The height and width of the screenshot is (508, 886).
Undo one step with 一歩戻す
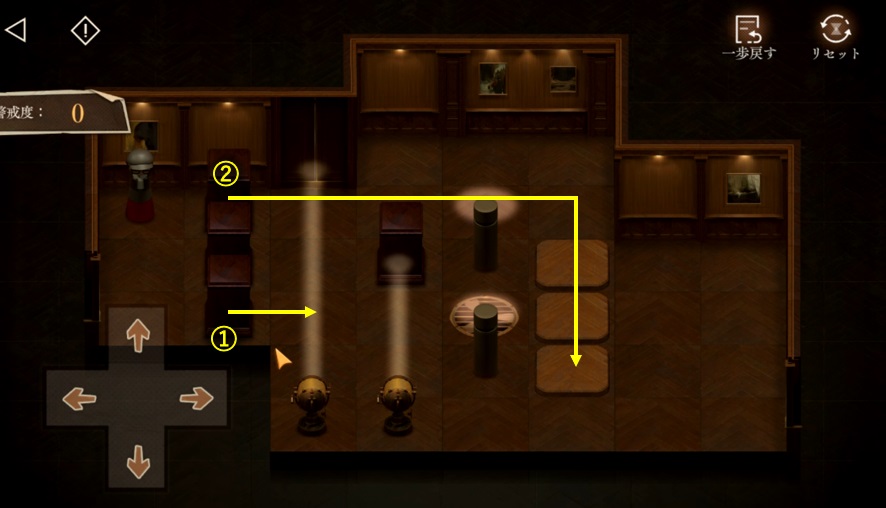pyautogui.click(x=748, y=36)
